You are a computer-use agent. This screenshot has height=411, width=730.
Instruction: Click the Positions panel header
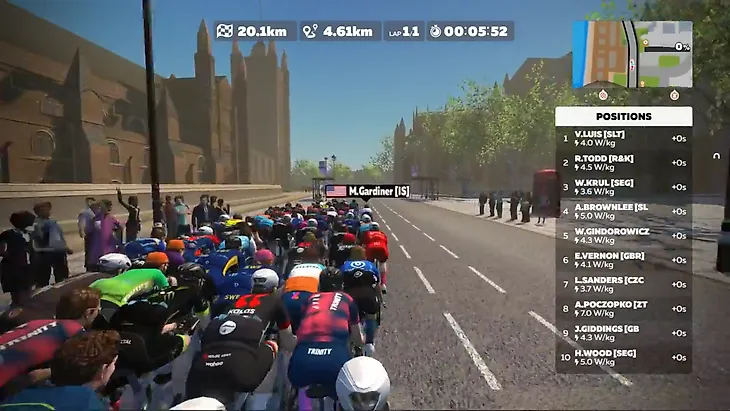point(624,116)
